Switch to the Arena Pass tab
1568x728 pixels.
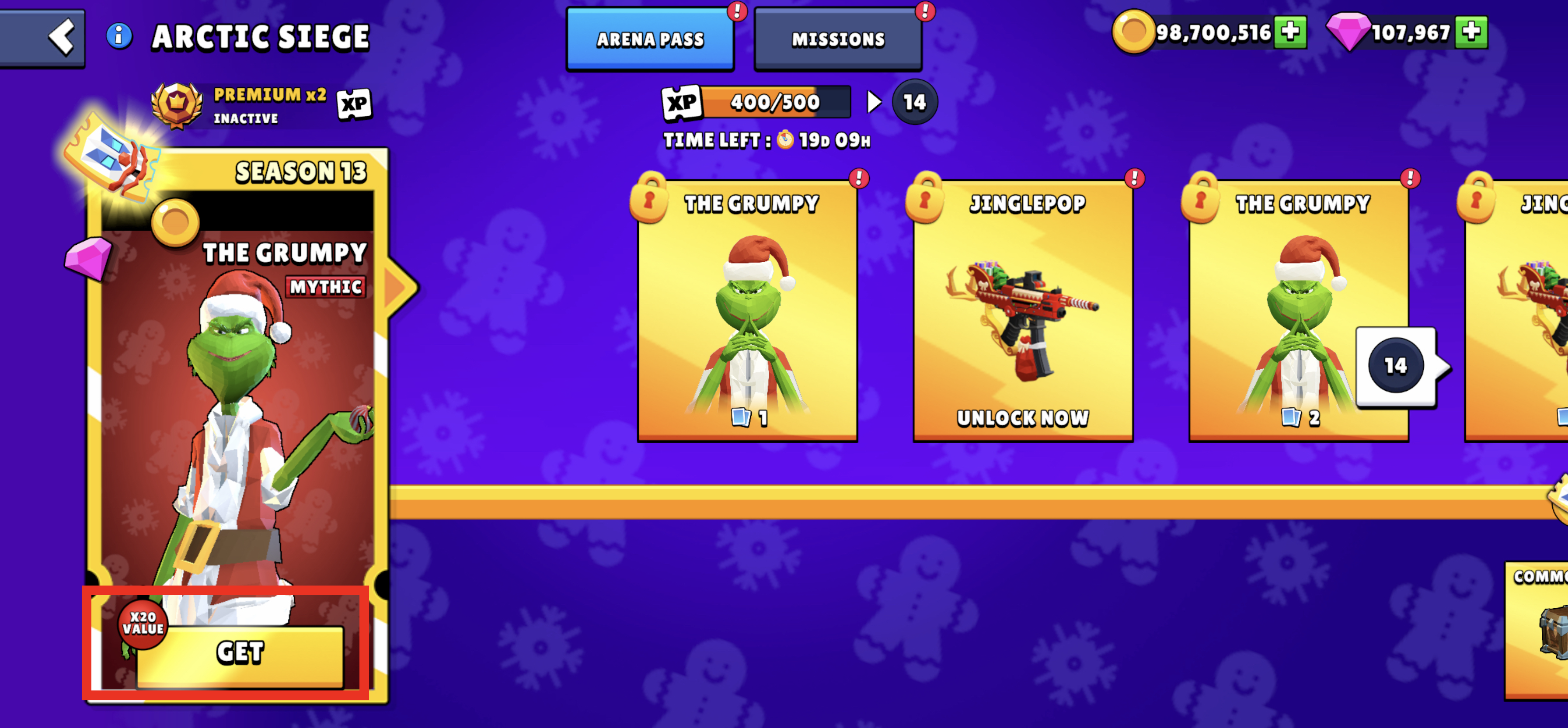[x=649, y=39]
